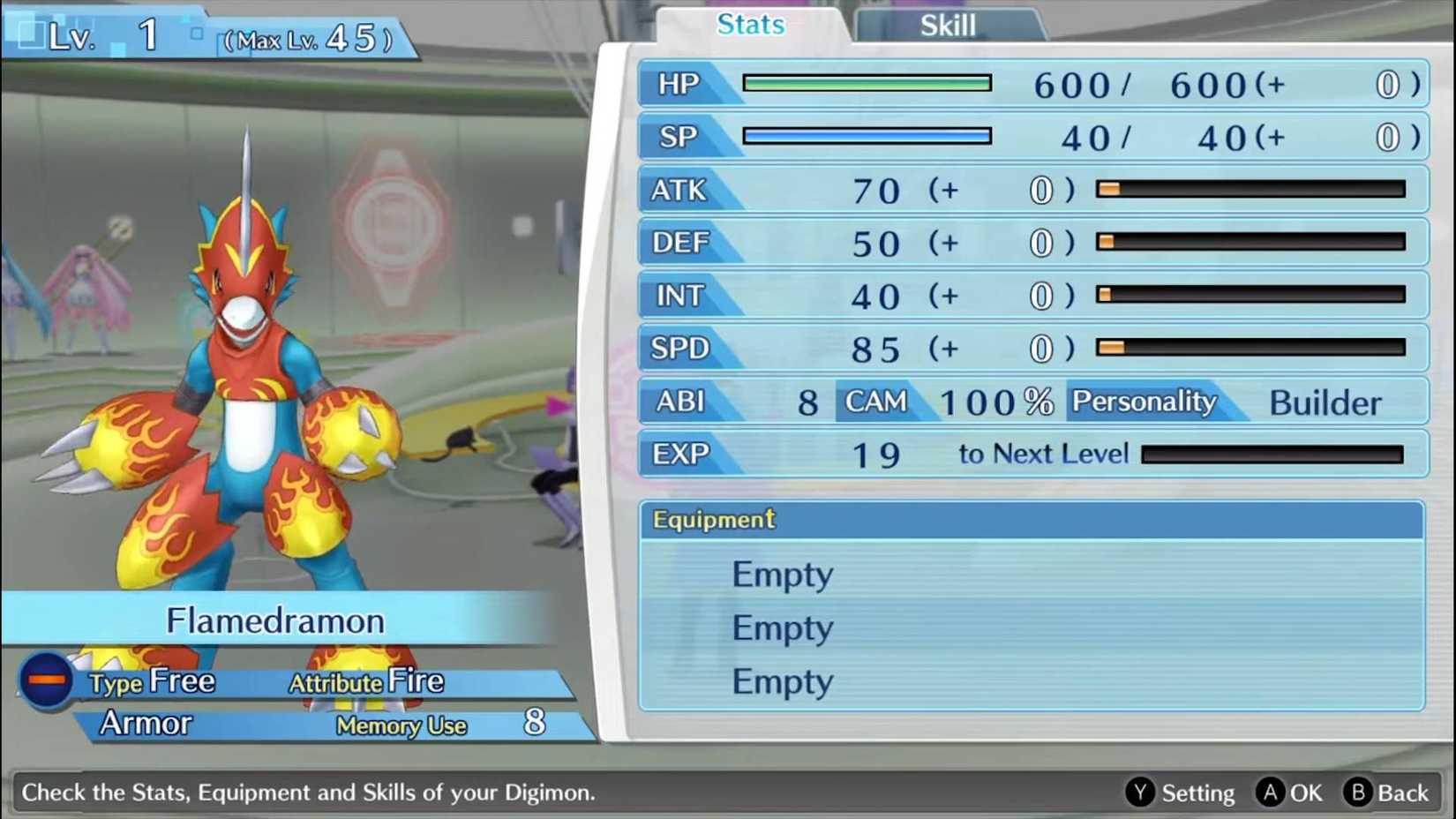Click the SP stat label icon
Screen dimensions: 1456x819
click(677, 138)
